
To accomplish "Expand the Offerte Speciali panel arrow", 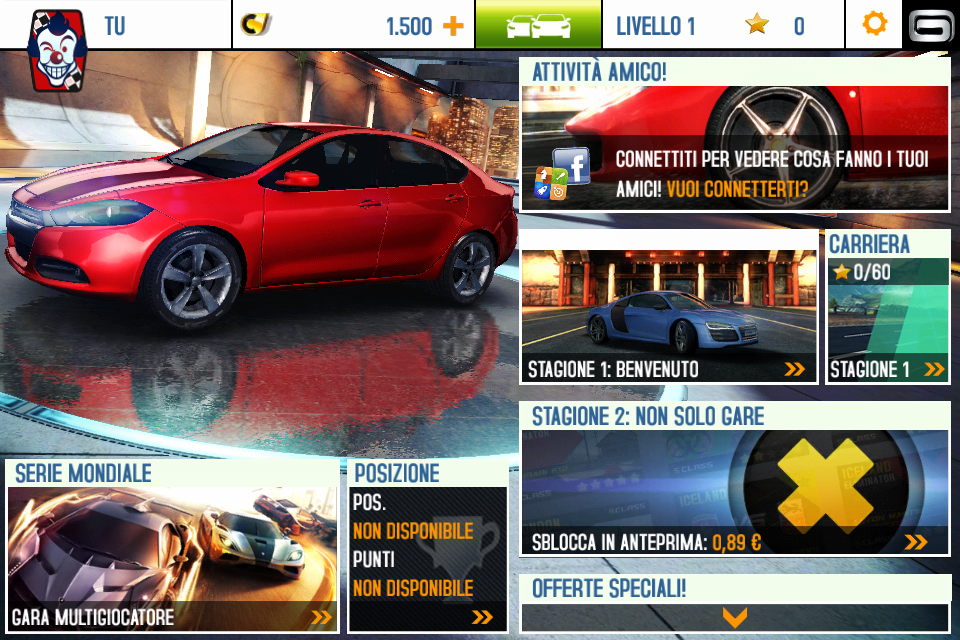I will pos(735,617).
